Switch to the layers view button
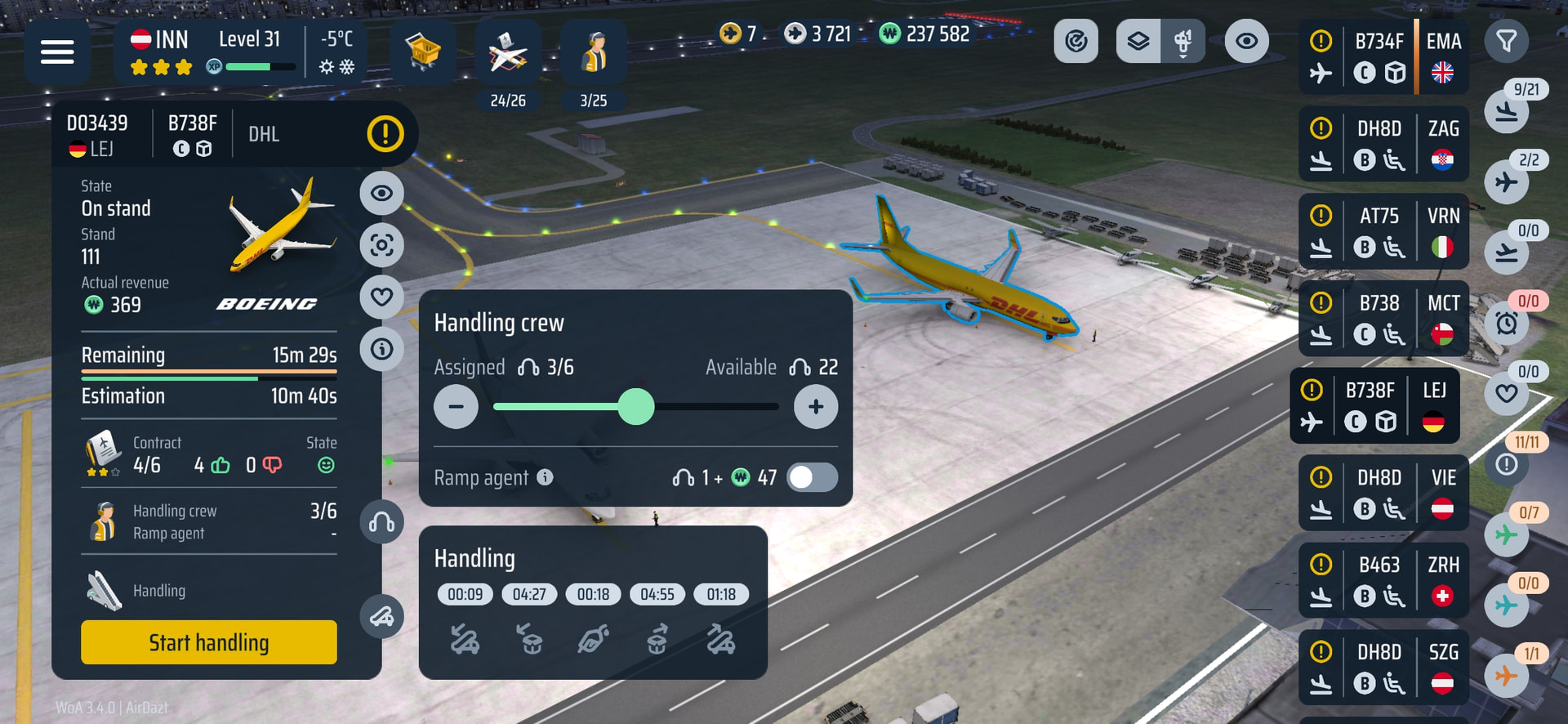Screen dimensions: 1568x724 [1138, 41]
